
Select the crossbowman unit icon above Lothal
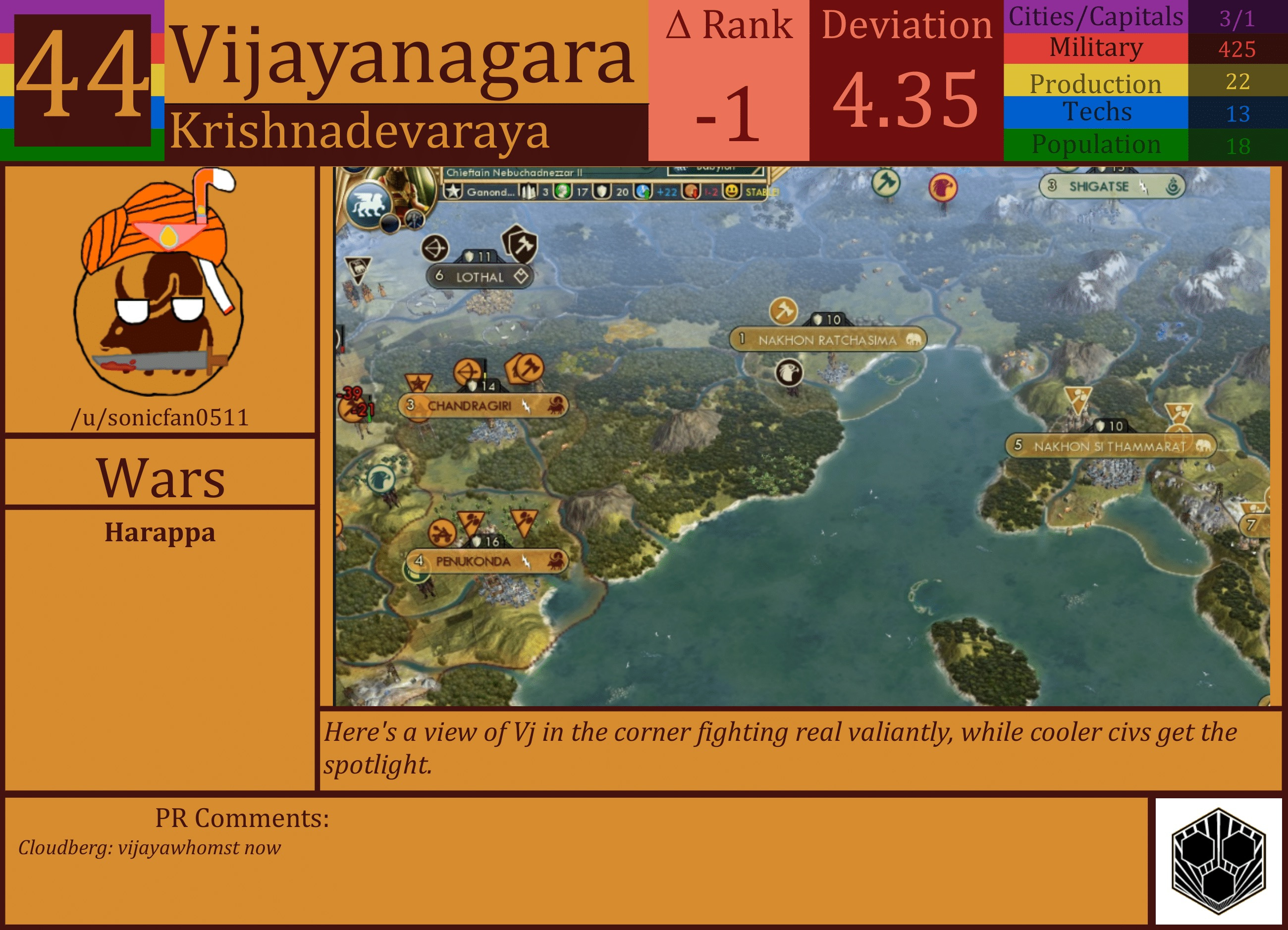(x=435, y=249)
